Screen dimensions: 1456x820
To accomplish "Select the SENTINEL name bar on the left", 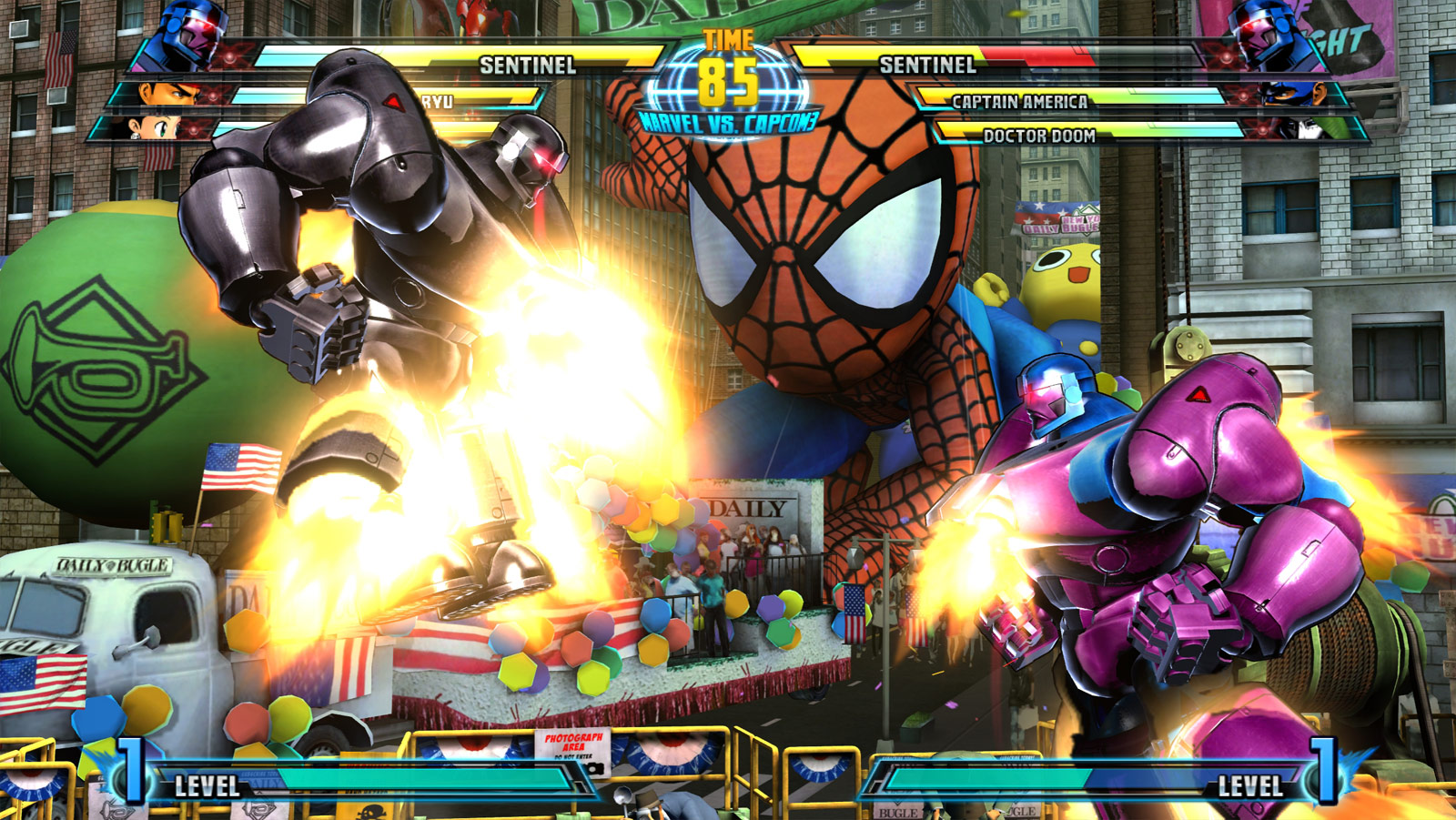I will pos(528,66).
